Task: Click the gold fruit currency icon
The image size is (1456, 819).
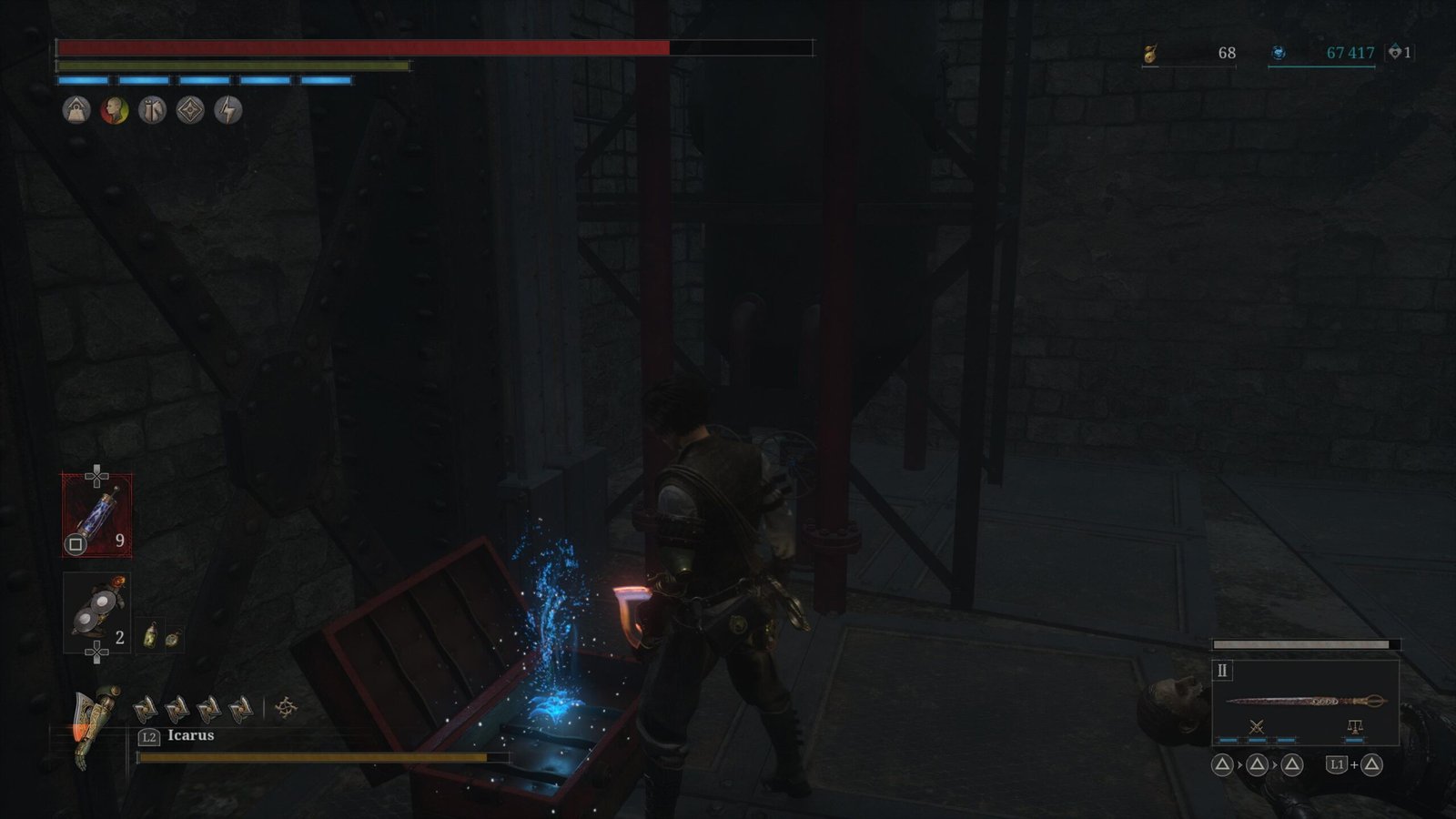Action: coord(1150,54)
